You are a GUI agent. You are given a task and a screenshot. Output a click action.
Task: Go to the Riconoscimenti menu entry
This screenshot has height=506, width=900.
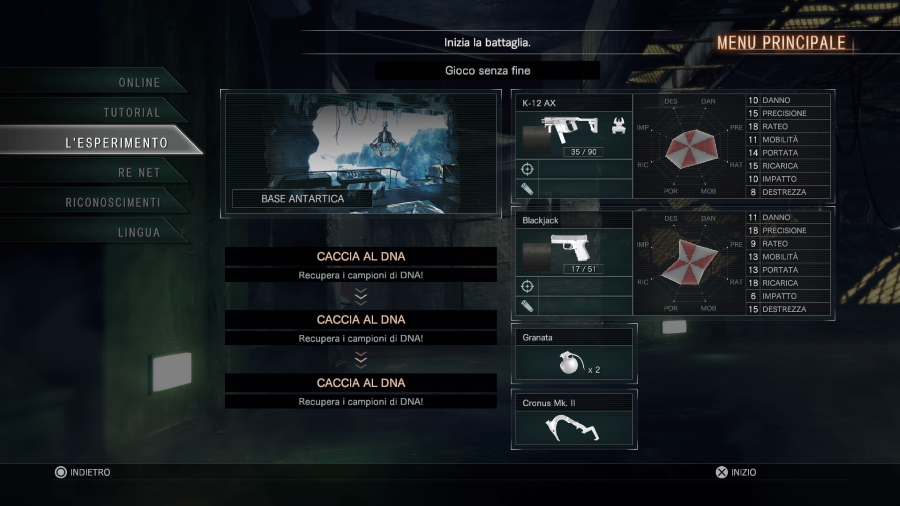(112, 203)
